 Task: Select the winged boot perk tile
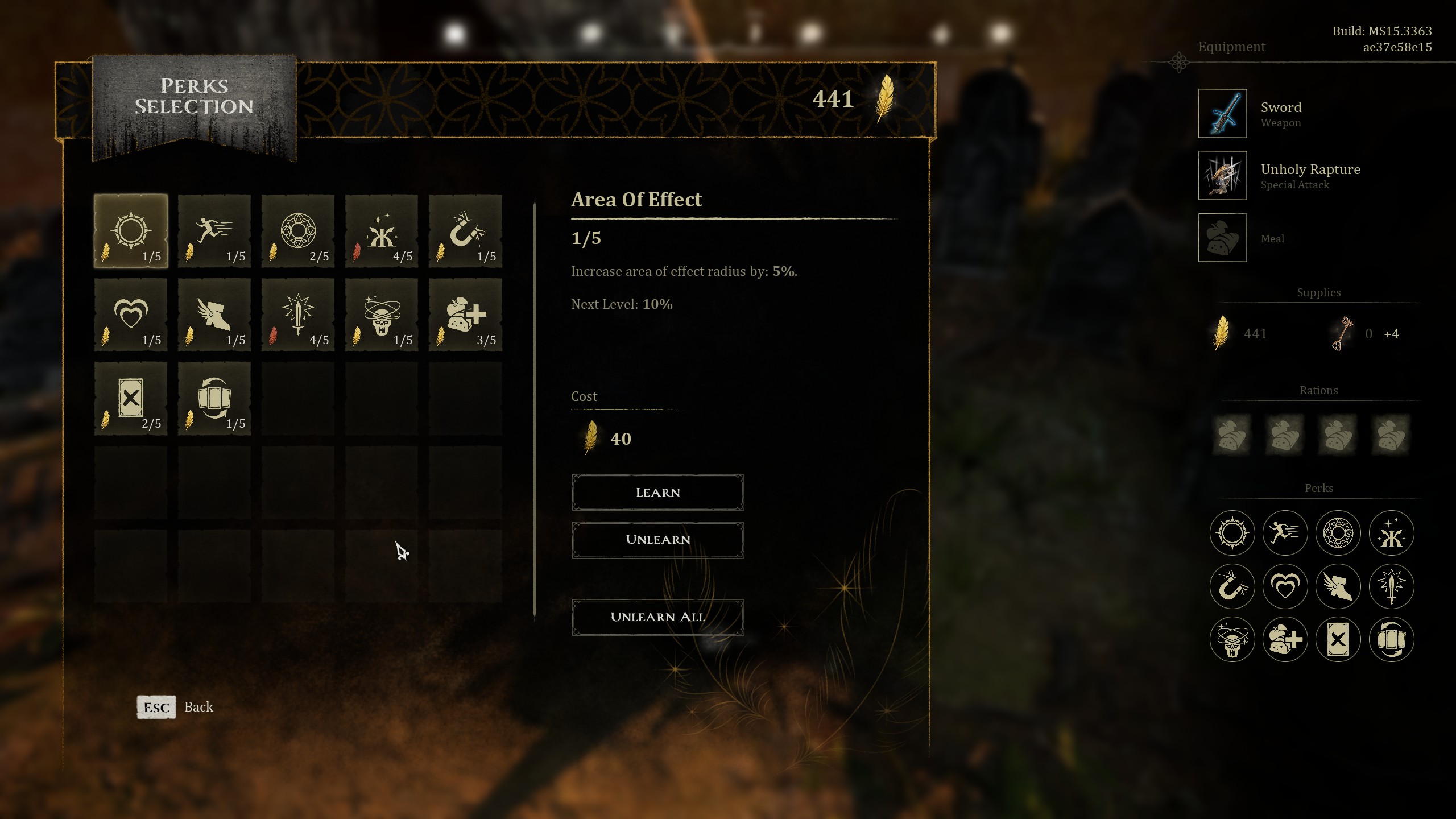click(x=214, y=315)
